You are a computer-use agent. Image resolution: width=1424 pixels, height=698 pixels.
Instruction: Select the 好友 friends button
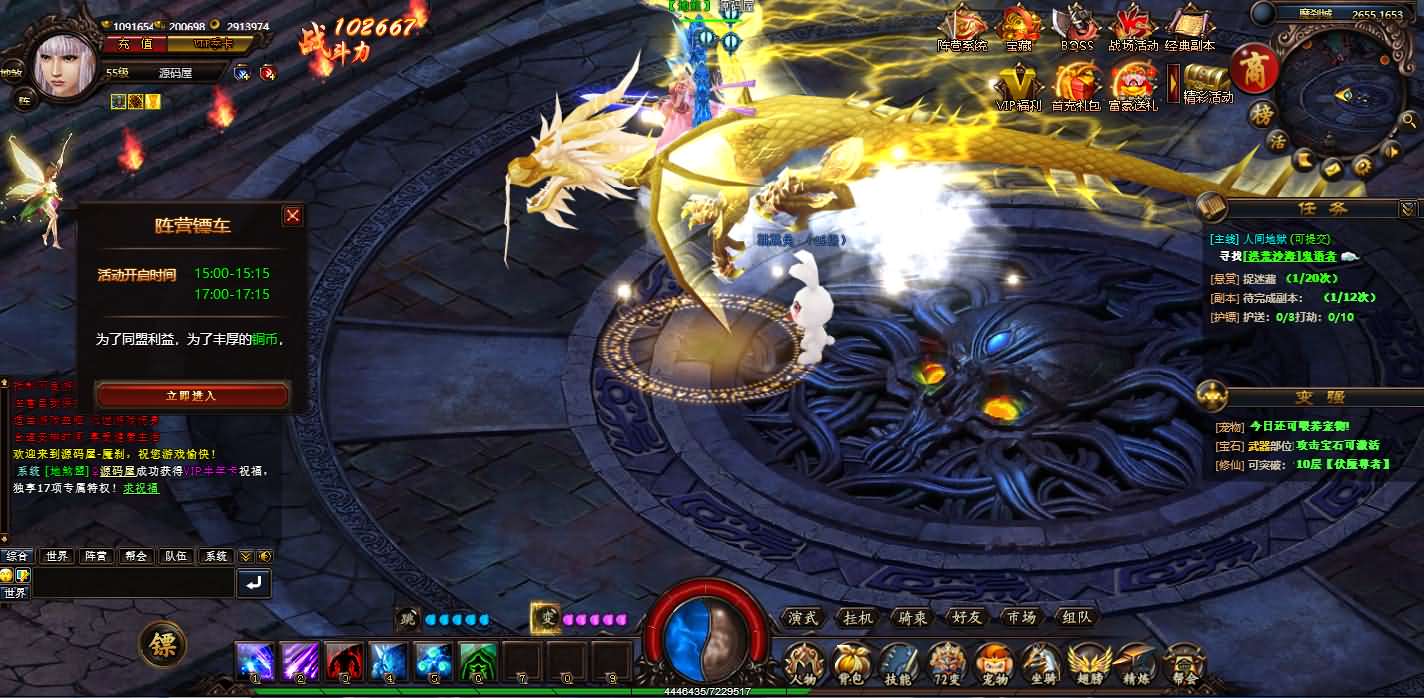967,617
